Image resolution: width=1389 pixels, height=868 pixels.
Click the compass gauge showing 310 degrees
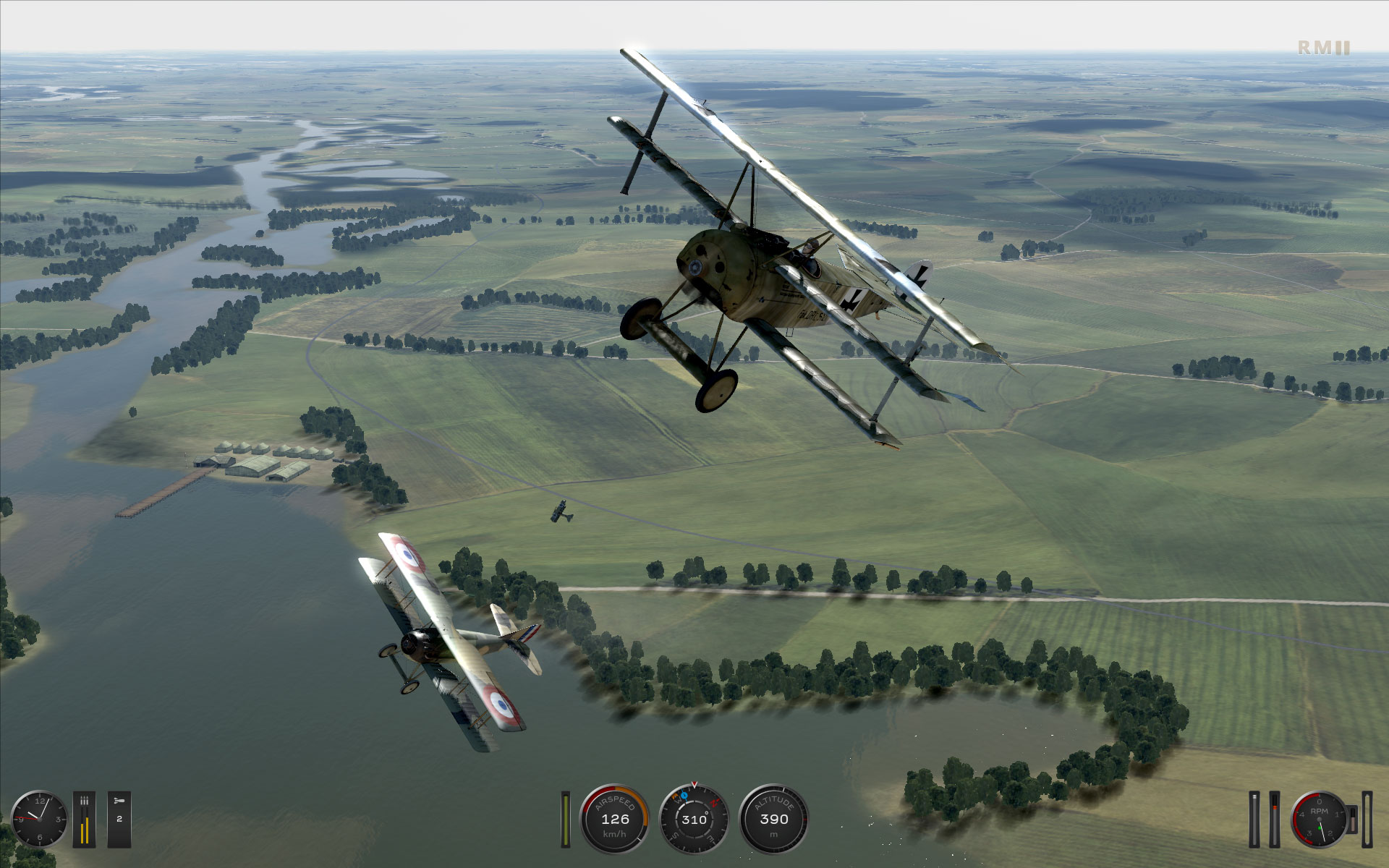[694, 819]
